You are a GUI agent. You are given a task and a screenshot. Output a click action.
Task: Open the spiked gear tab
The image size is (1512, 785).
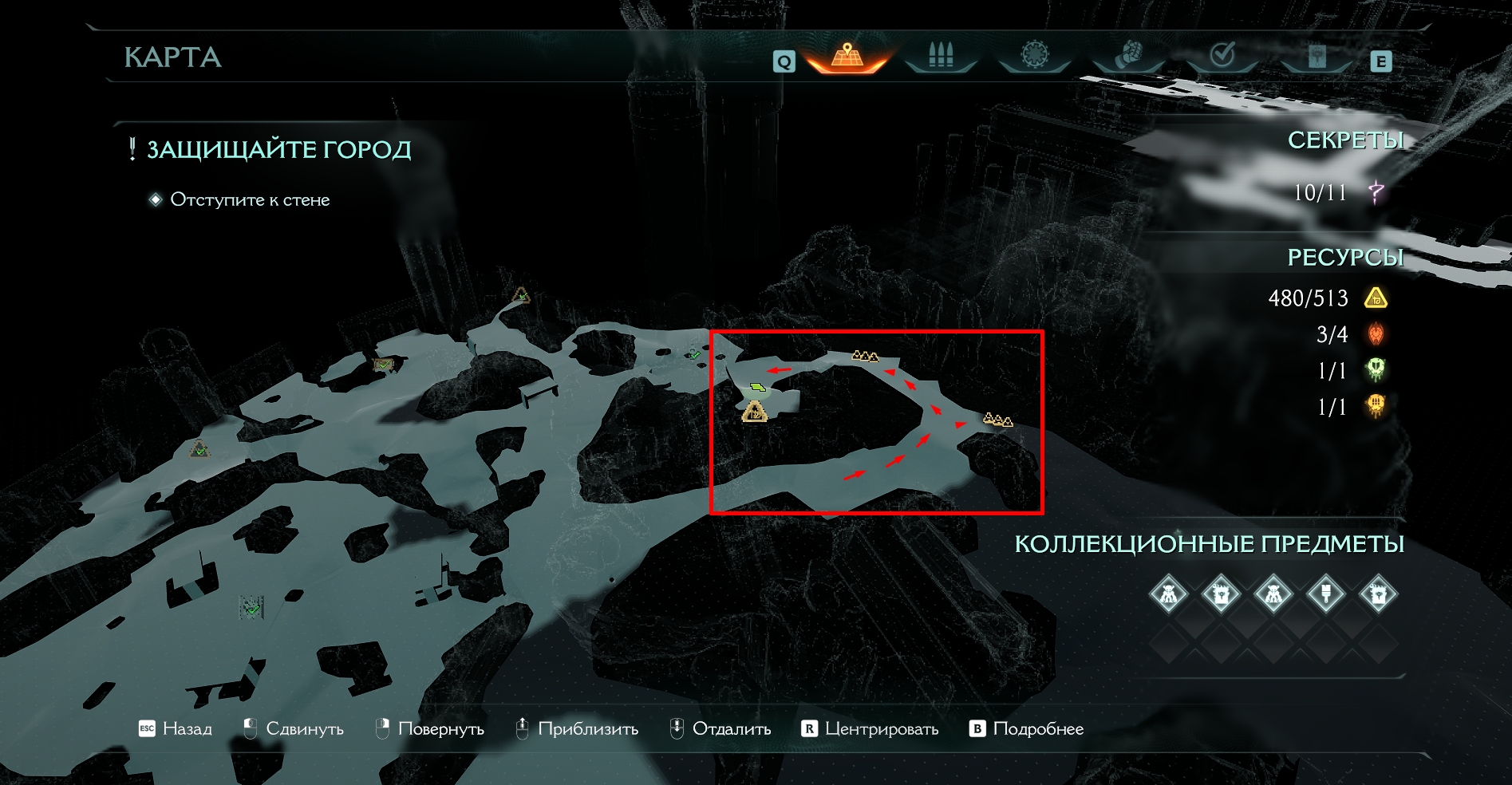point(1034,55)
